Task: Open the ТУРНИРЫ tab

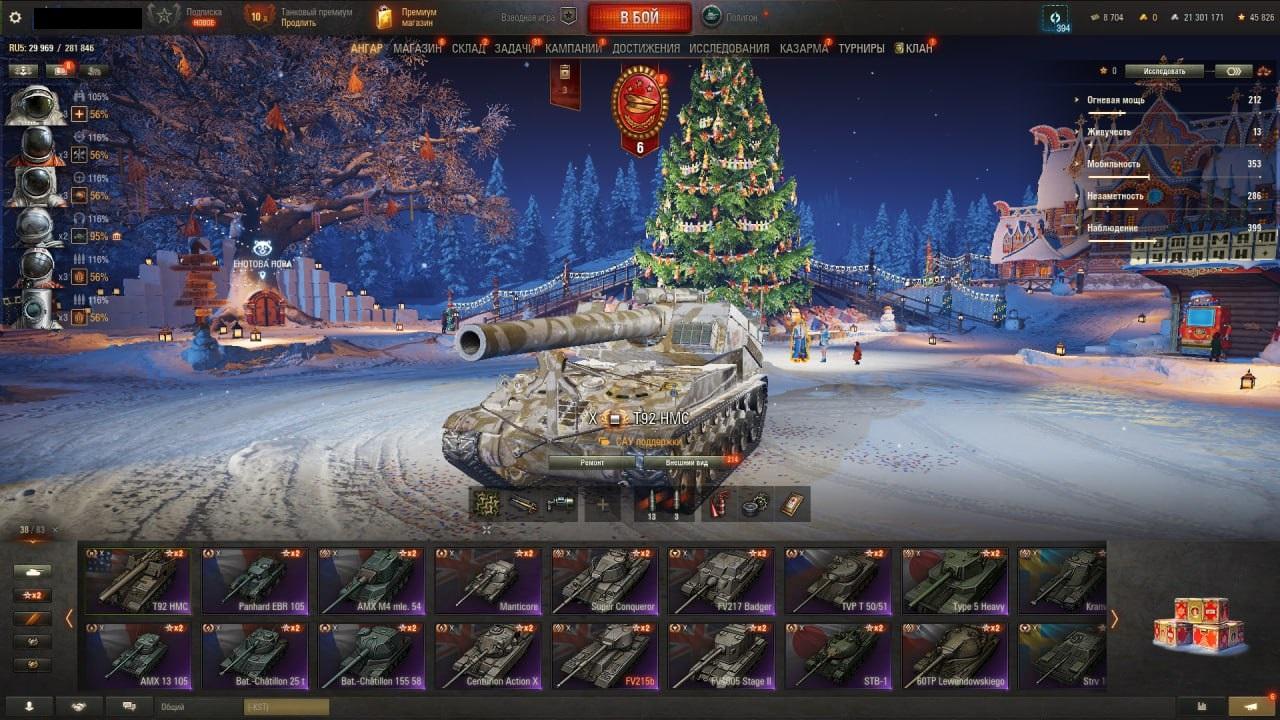Action: pos(861,48)
